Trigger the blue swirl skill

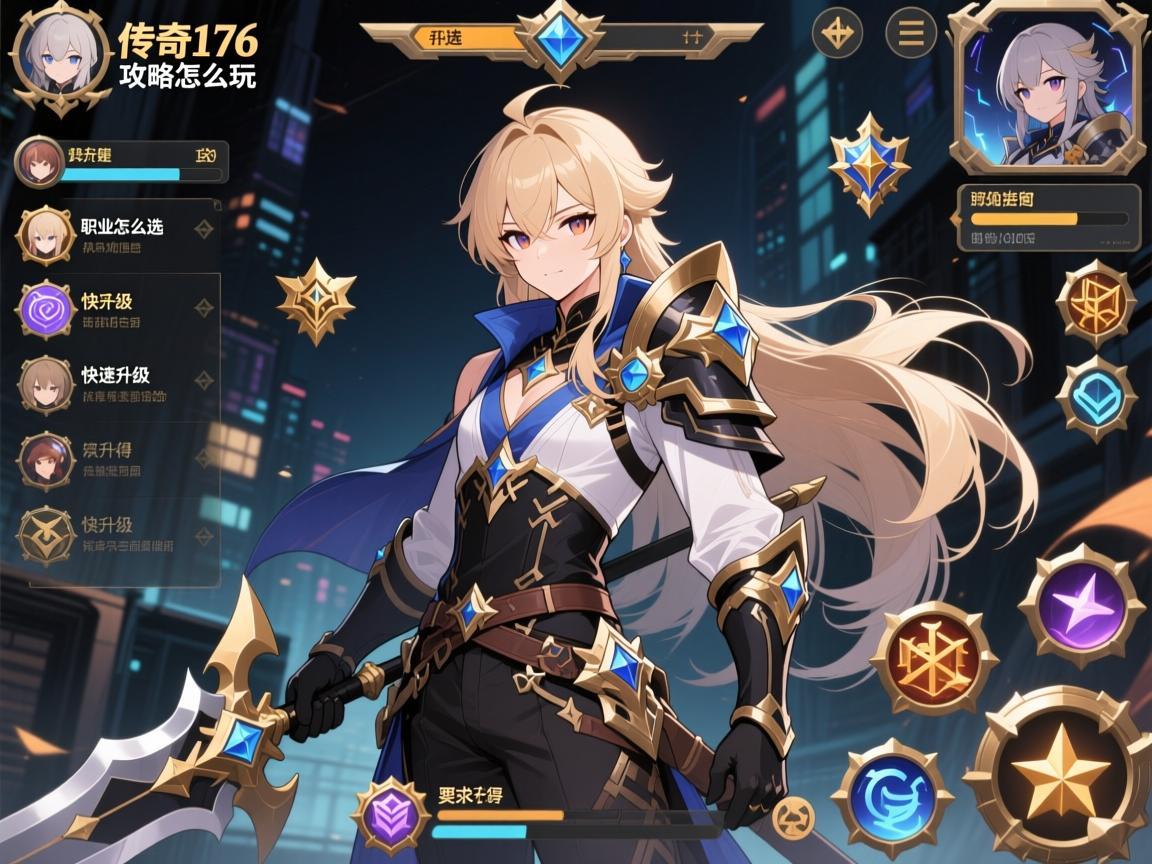(892, 797)
